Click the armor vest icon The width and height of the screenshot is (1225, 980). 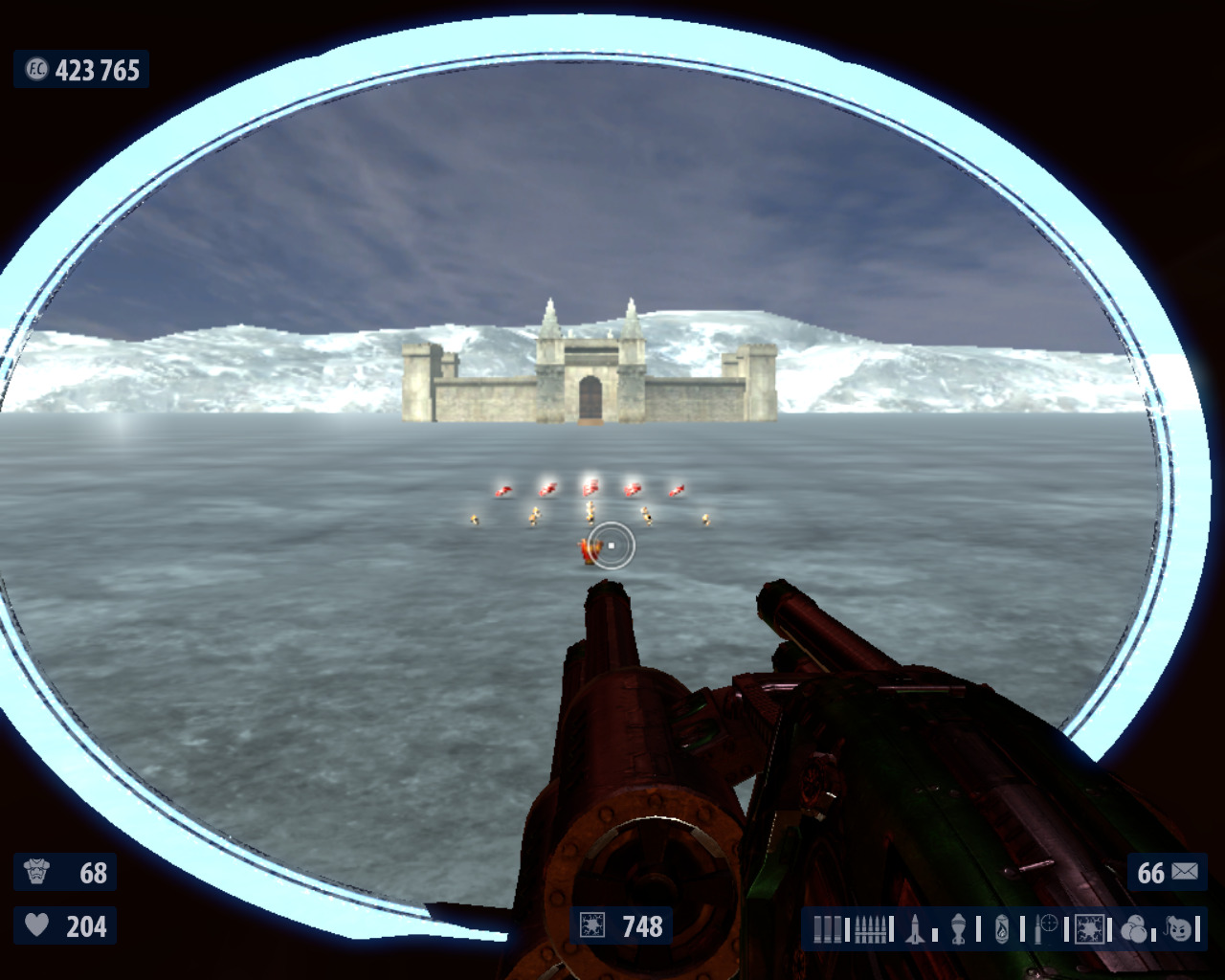pos(36,872)
